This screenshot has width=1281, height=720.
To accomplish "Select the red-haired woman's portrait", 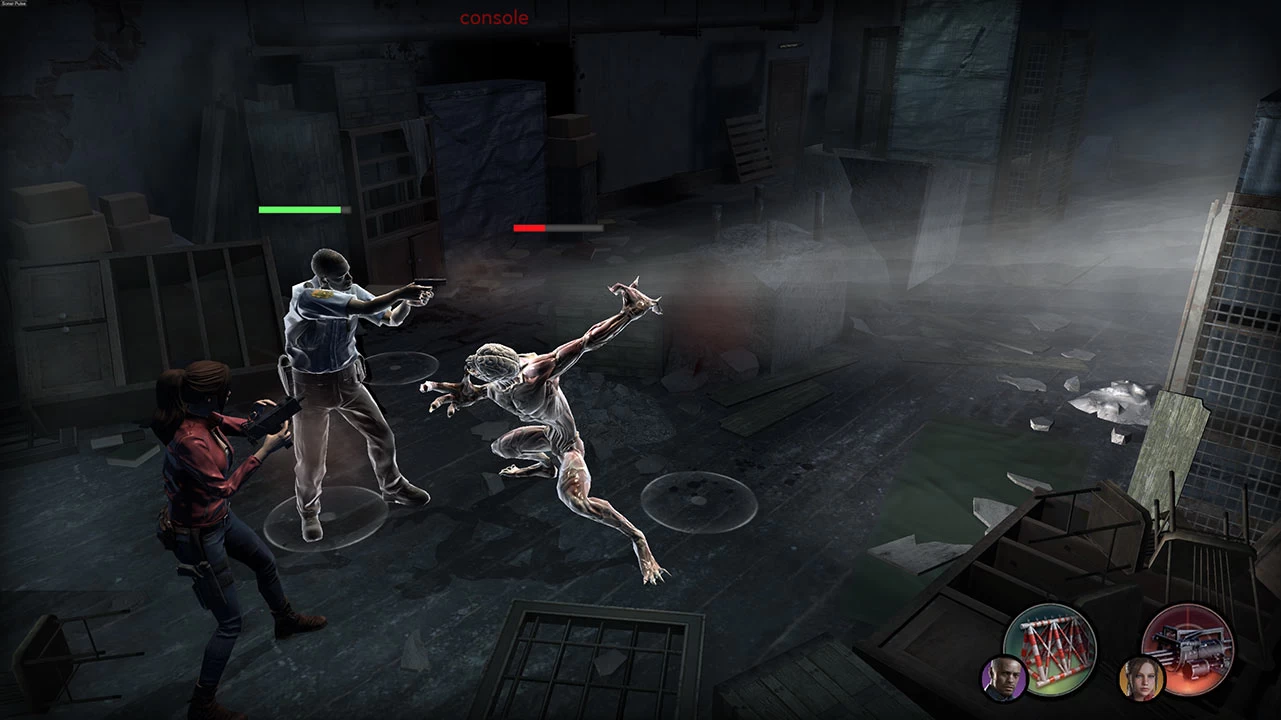I will pos(1140,677).
